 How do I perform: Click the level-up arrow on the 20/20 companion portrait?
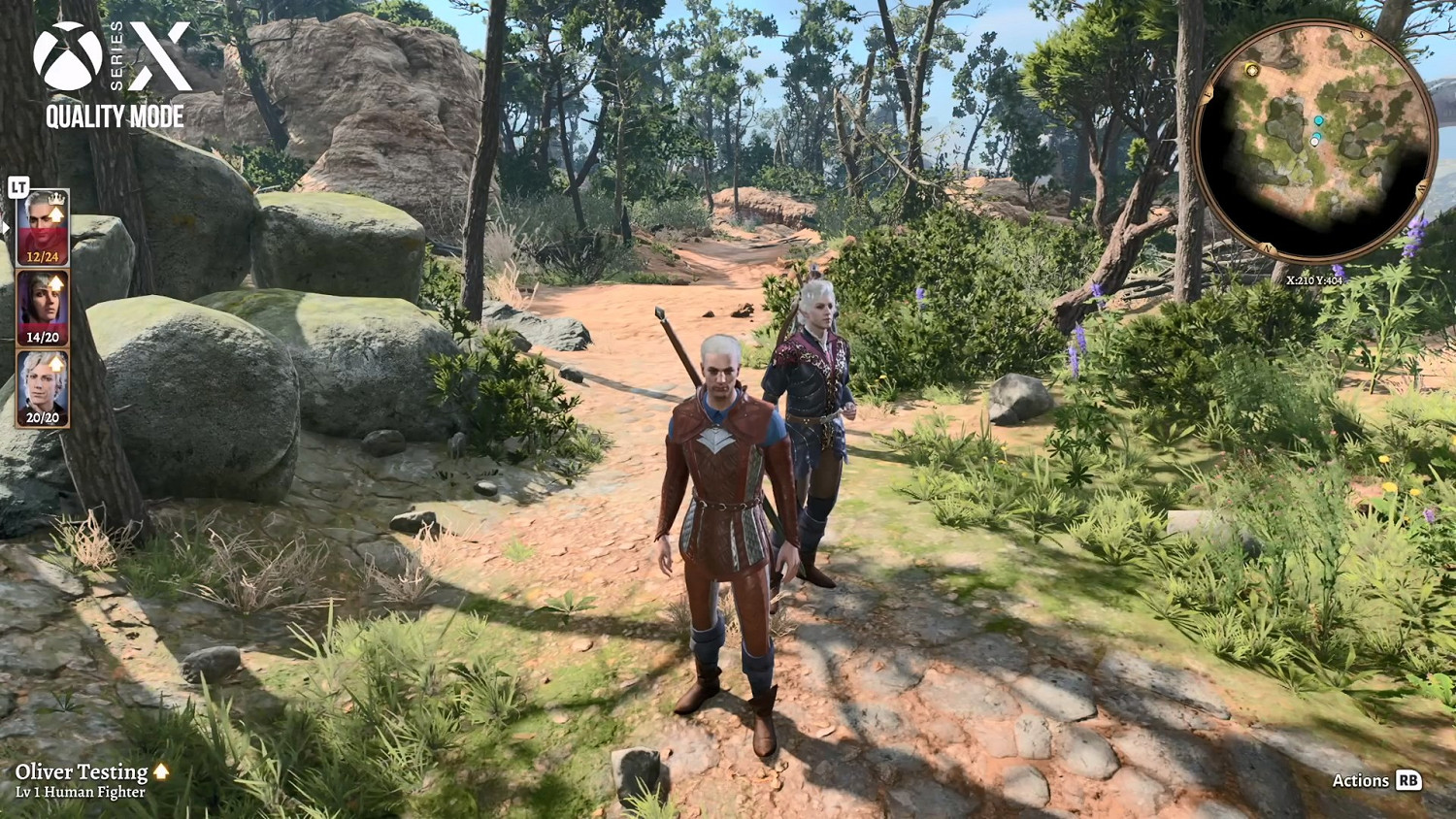[55, 362]
